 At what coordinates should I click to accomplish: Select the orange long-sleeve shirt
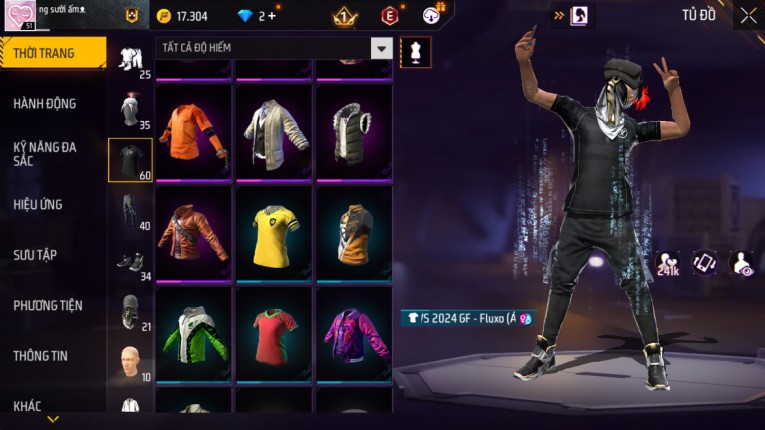point(194,132)
